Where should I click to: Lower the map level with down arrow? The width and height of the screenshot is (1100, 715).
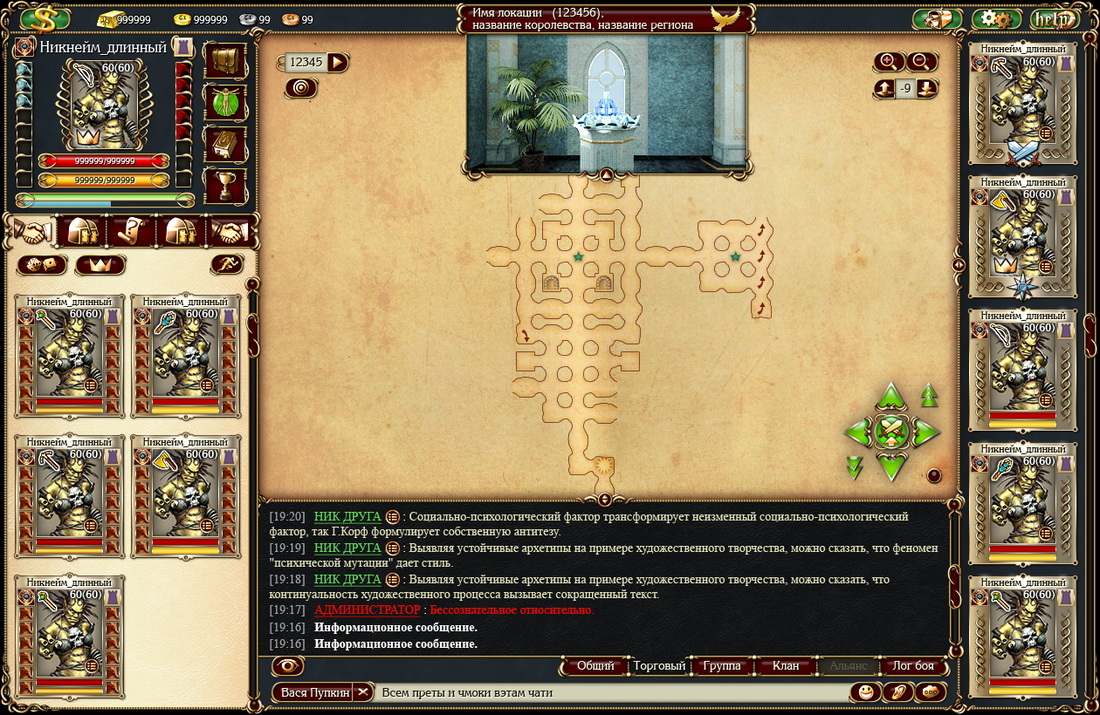point(928,89)
